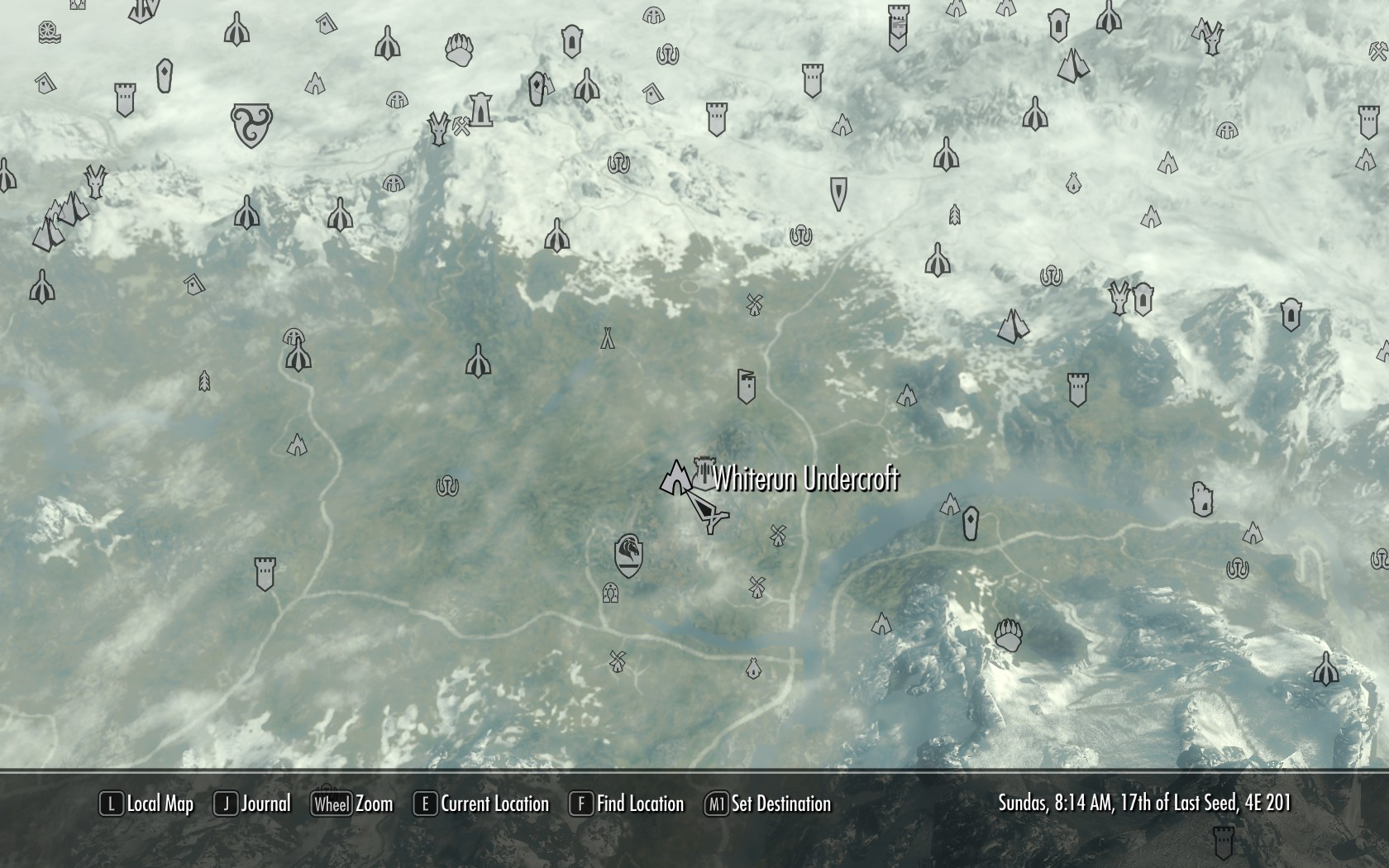The width and height of the screenshot is (1389, 868).
Task: Open the Local Map view
Action: click(147, 804)
